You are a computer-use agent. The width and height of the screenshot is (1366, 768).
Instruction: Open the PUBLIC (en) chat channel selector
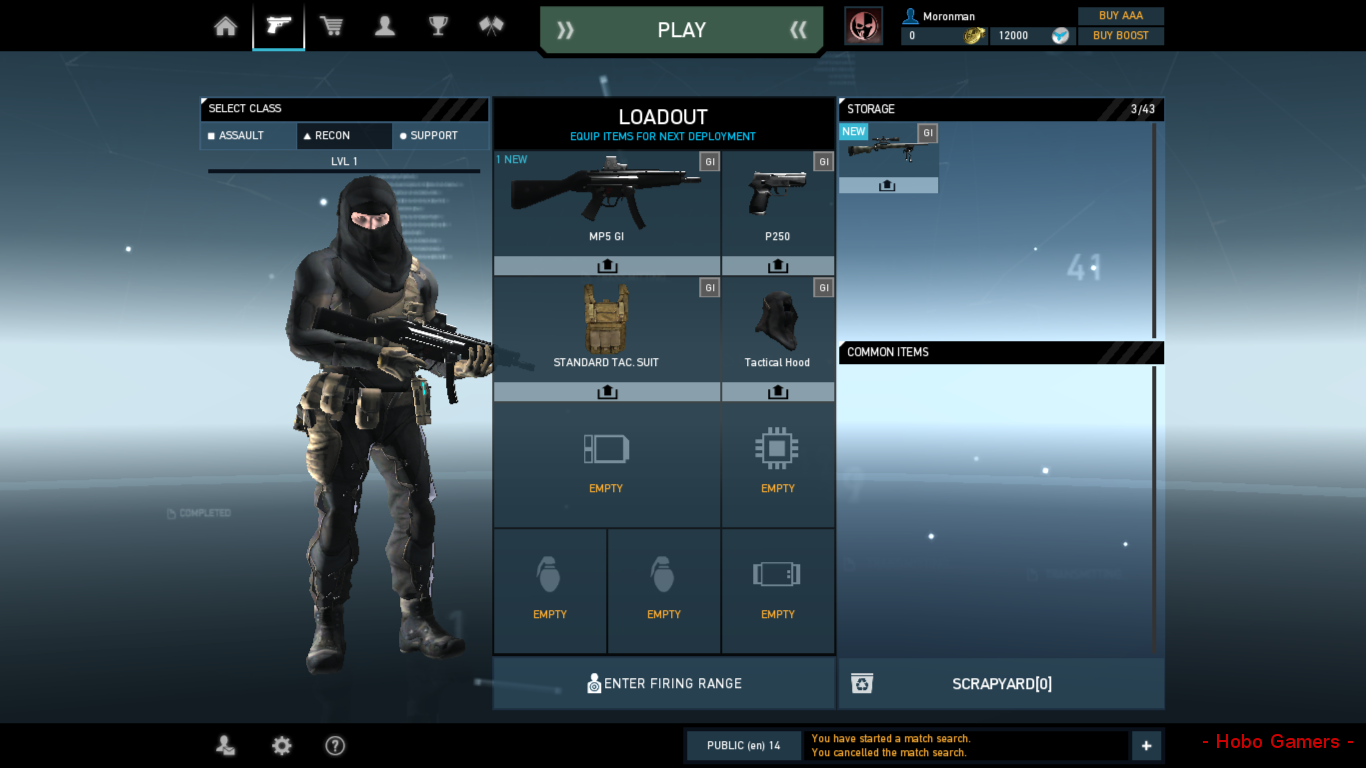point(743,745)
